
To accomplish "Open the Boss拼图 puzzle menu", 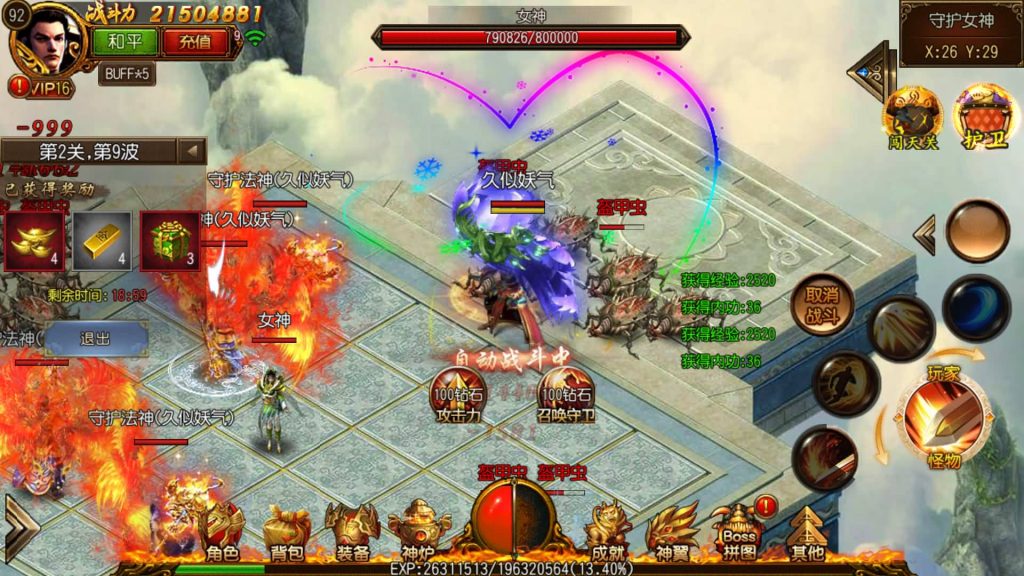I will (739, 530).
